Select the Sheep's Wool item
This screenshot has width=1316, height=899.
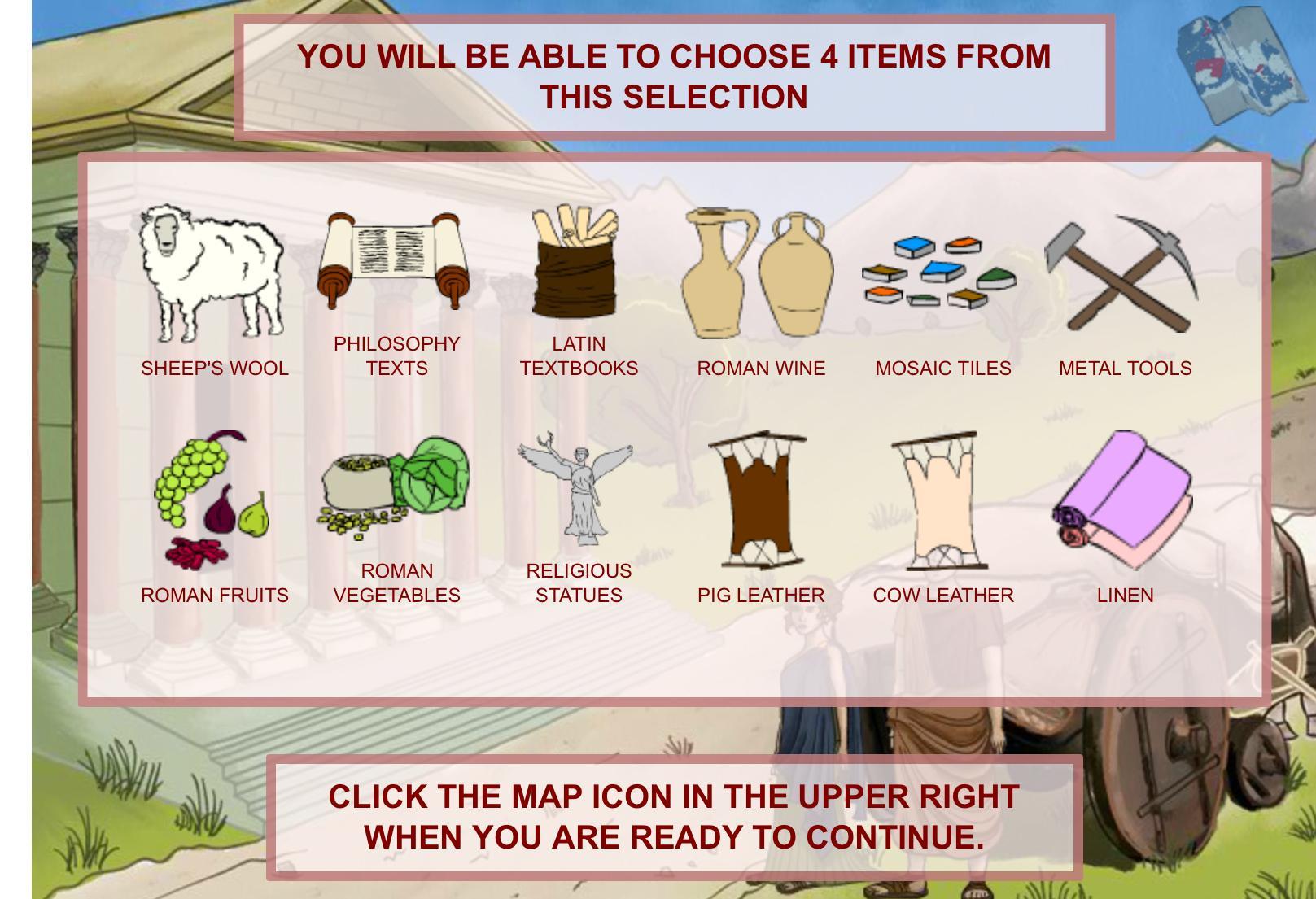(213, 273)
